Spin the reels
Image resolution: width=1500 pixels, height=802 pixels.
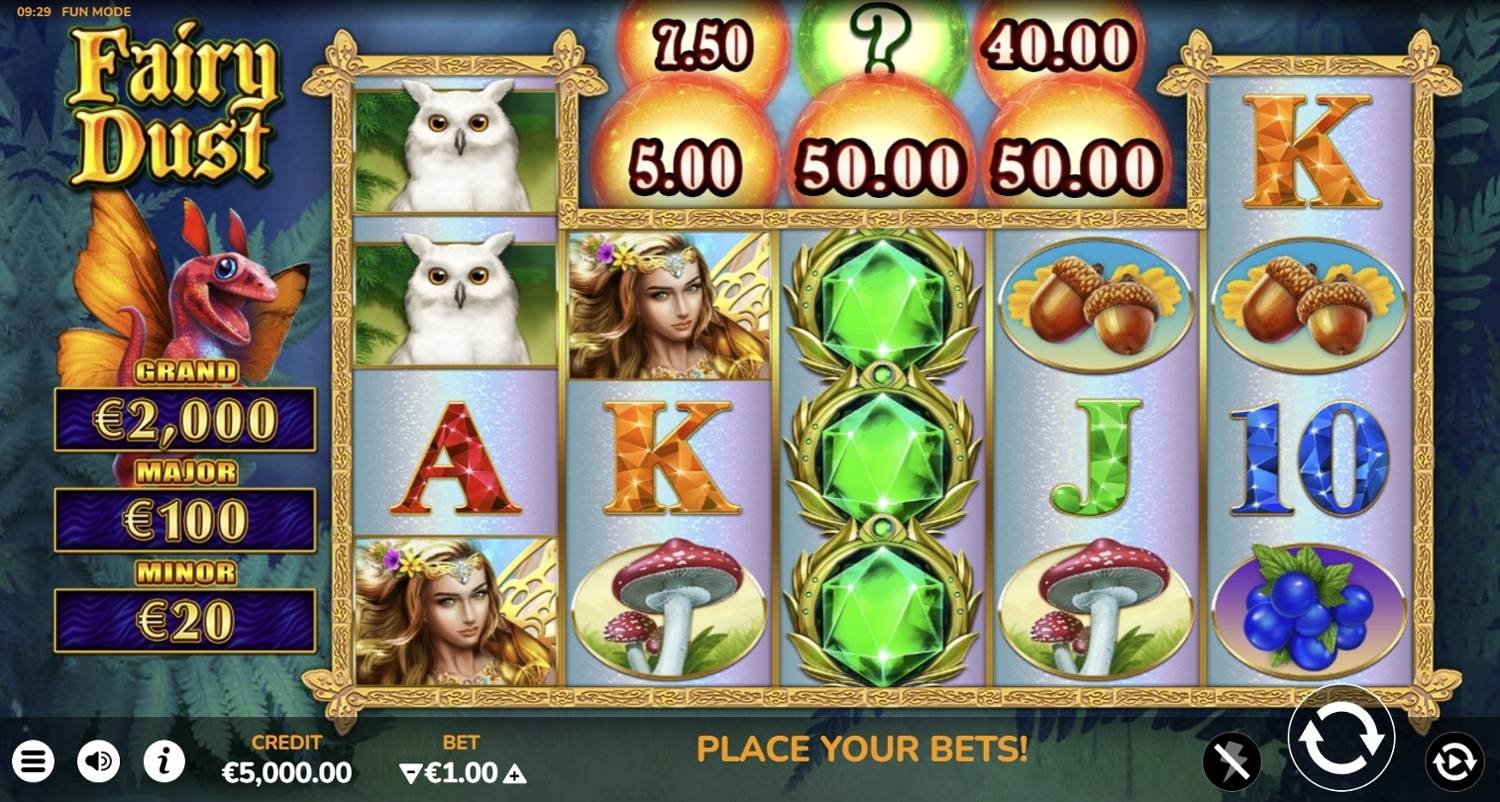point(1340,740)
